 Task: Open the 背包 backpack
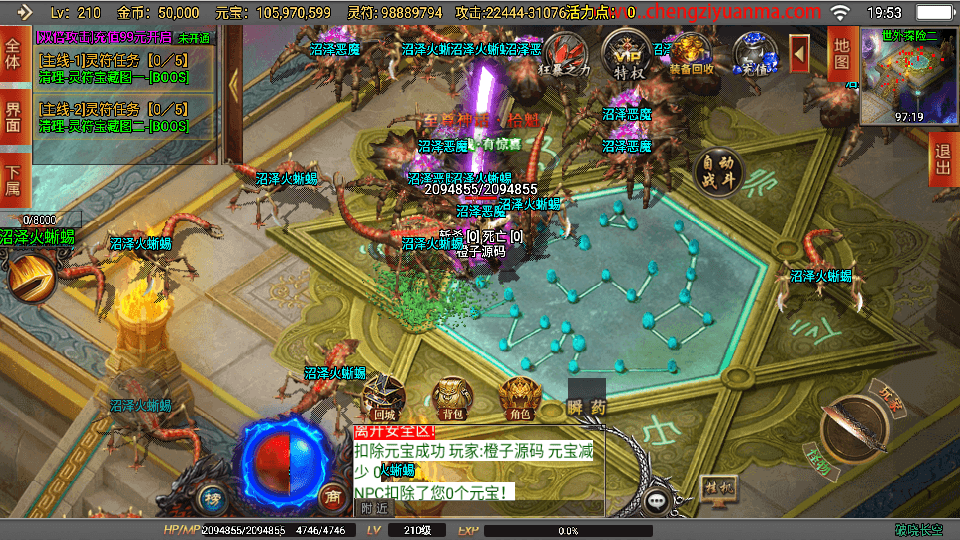click(x=451, y=396)
